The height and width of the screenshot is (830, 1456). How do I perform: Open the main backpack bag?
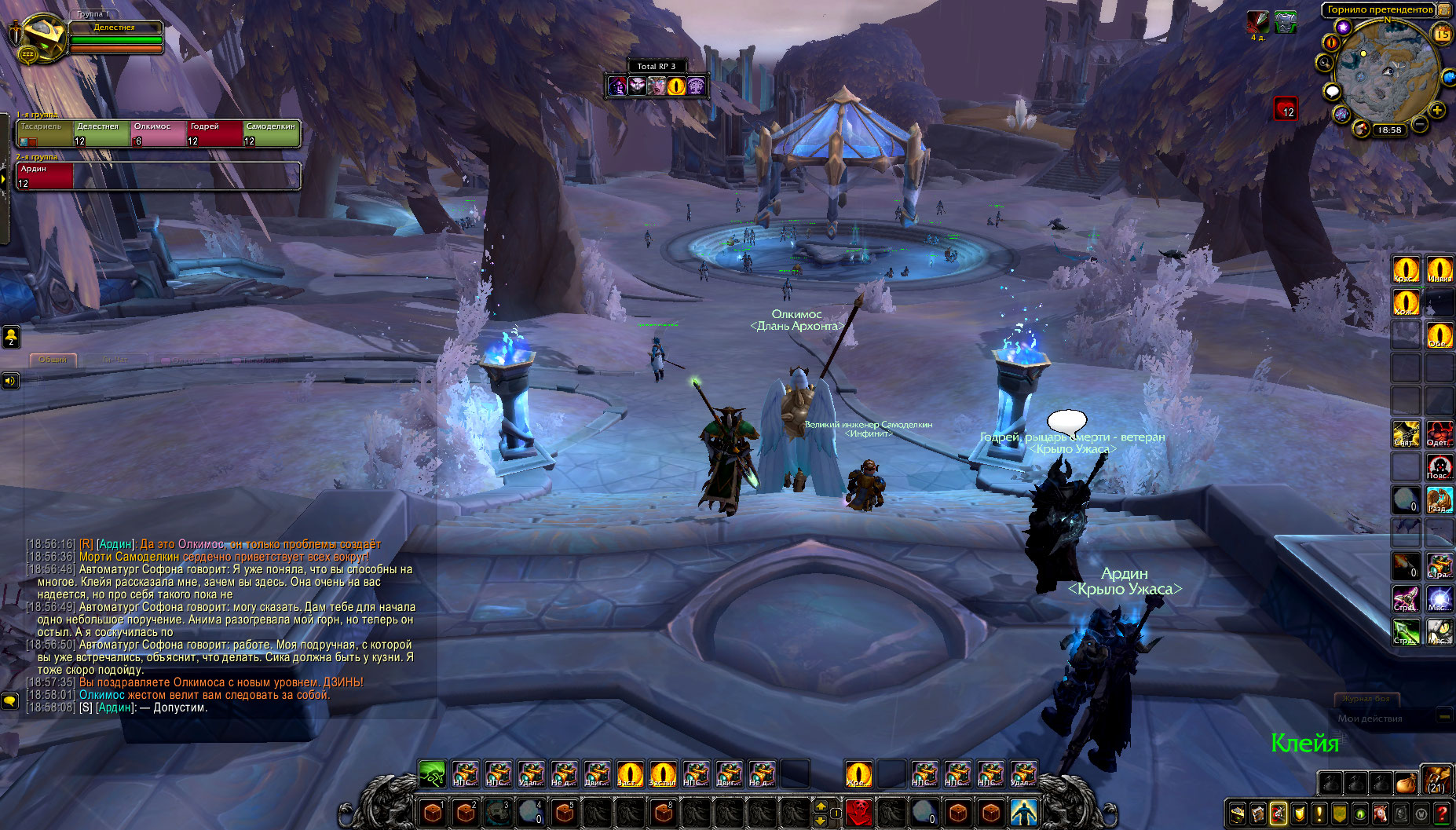(1436, 781)
